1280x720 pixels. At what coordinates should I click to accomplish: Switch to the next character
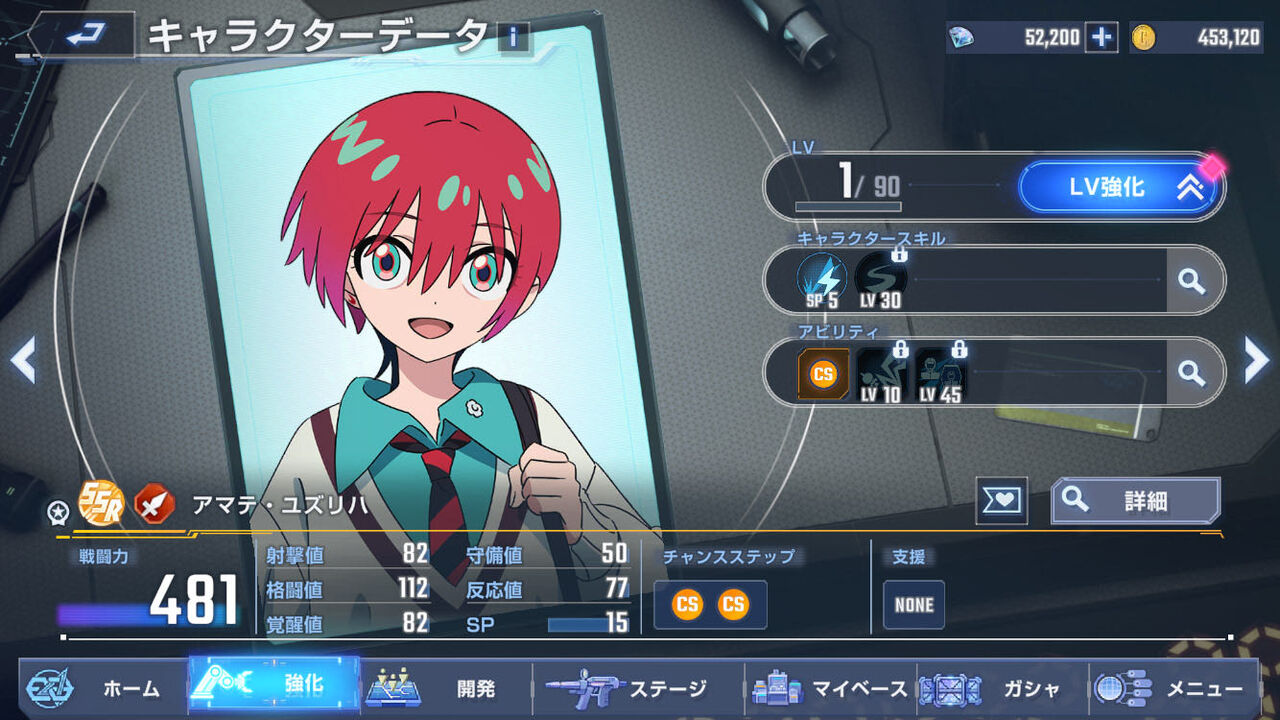pos(1256,360)
